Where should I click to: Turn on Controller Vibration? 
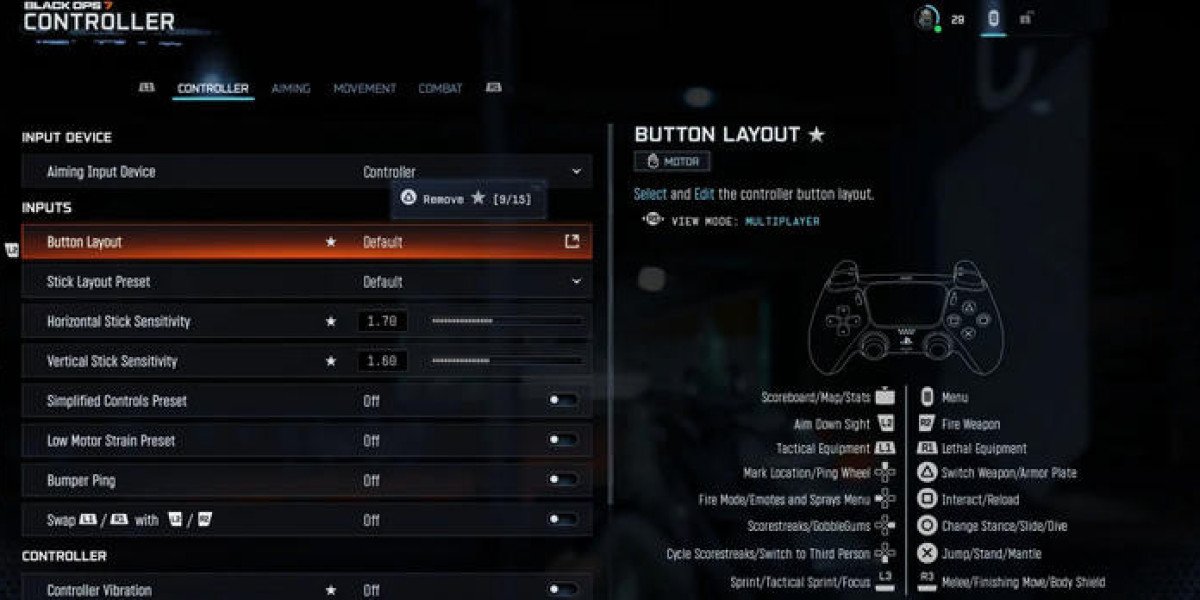coord(563,590)
